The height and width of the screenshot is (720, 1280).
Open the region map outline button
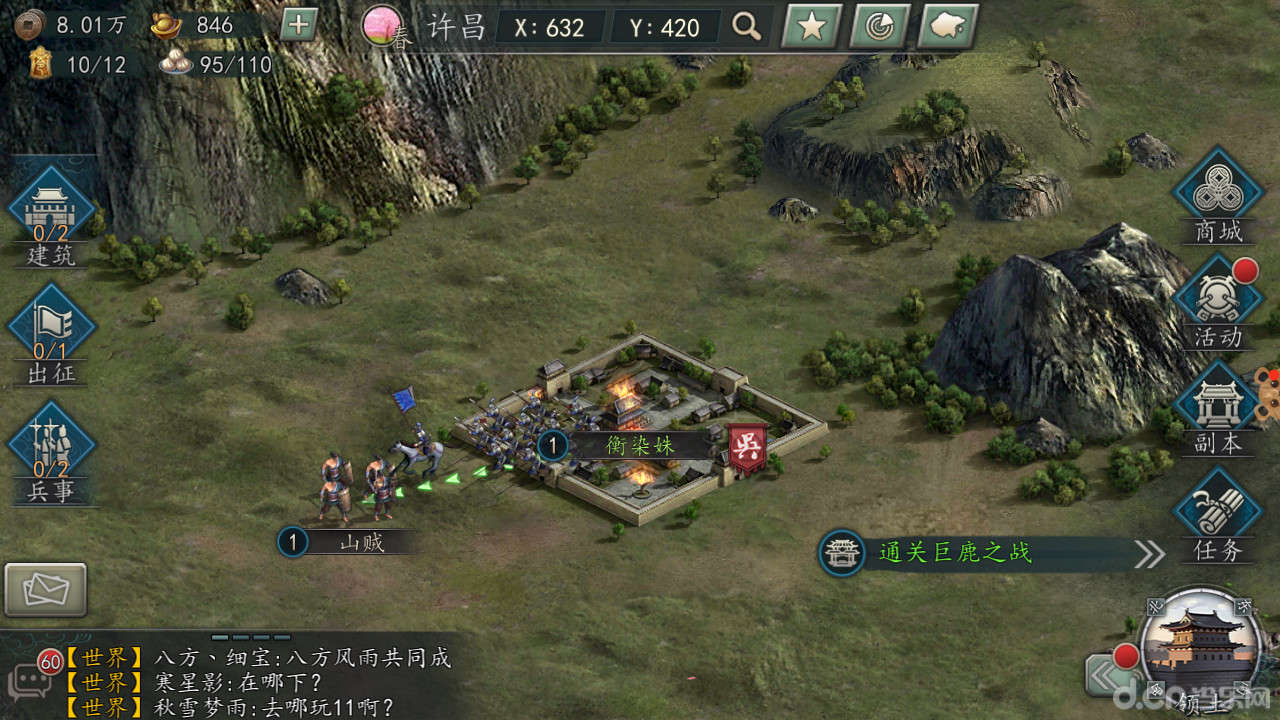click(x=947, y=27)
